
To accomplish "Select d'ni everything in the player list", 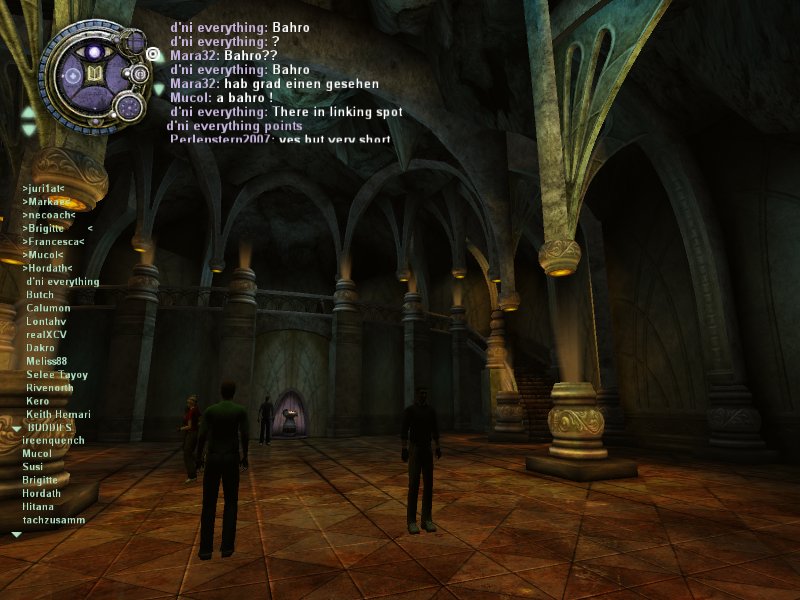I will [62, 282].
